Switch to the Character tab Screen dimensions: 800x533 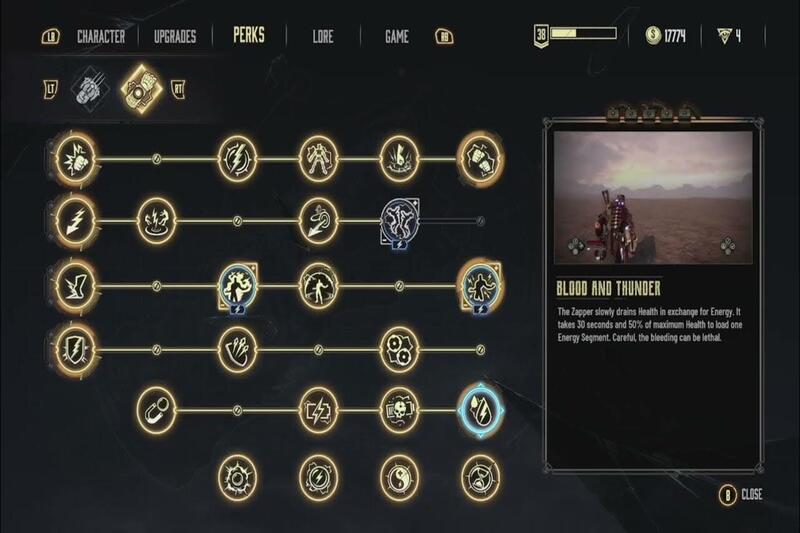[x=100, y=37]
